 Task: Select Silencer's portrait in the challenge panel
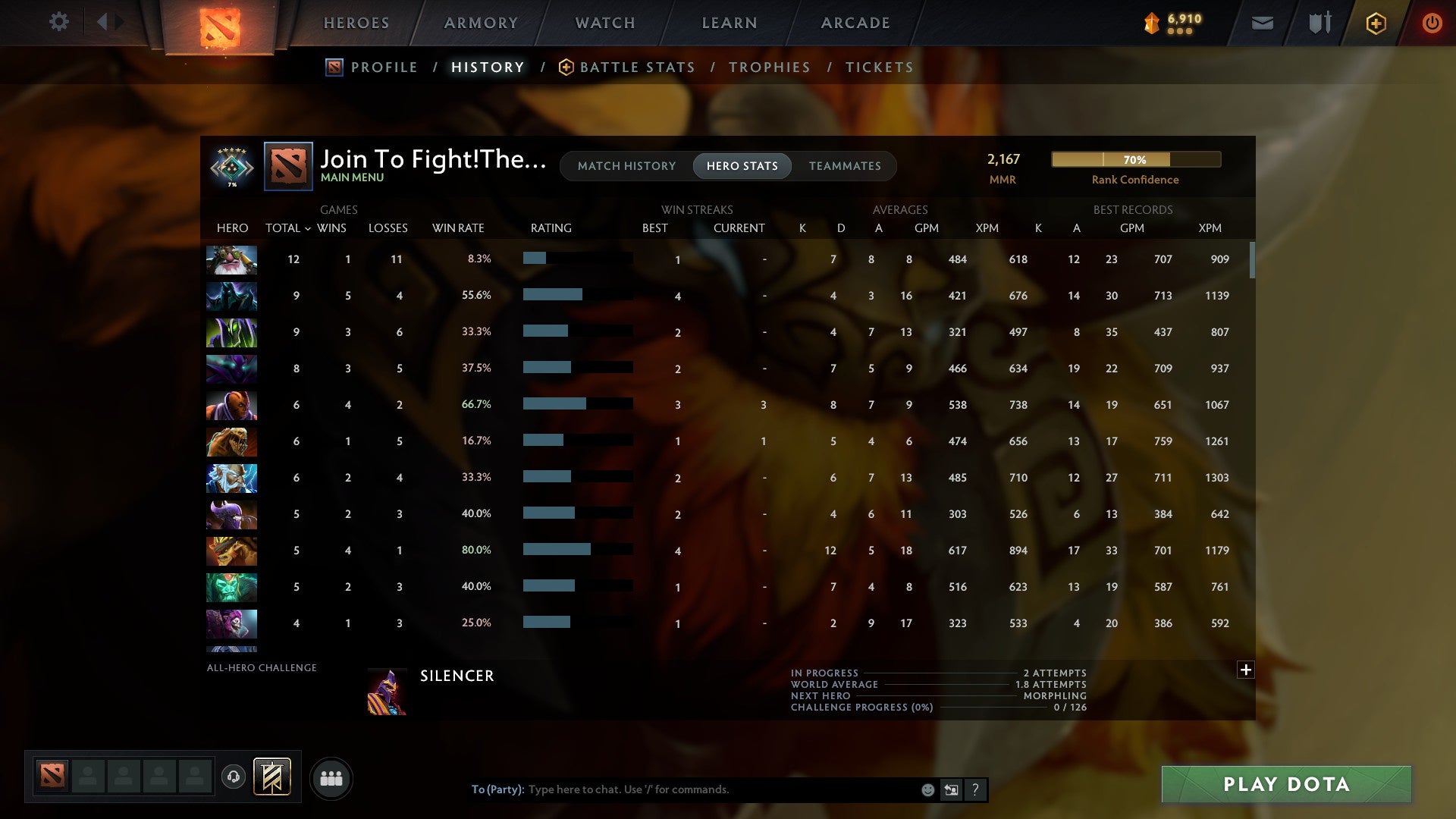(388, 691)
